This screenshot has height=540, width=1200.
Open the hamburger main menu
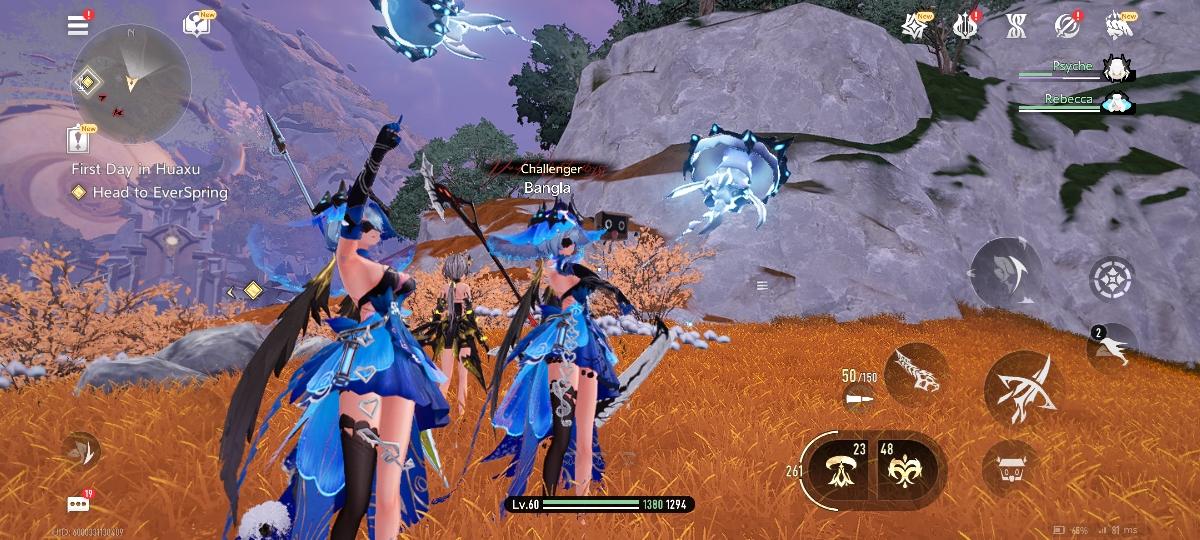click(78, 25)
